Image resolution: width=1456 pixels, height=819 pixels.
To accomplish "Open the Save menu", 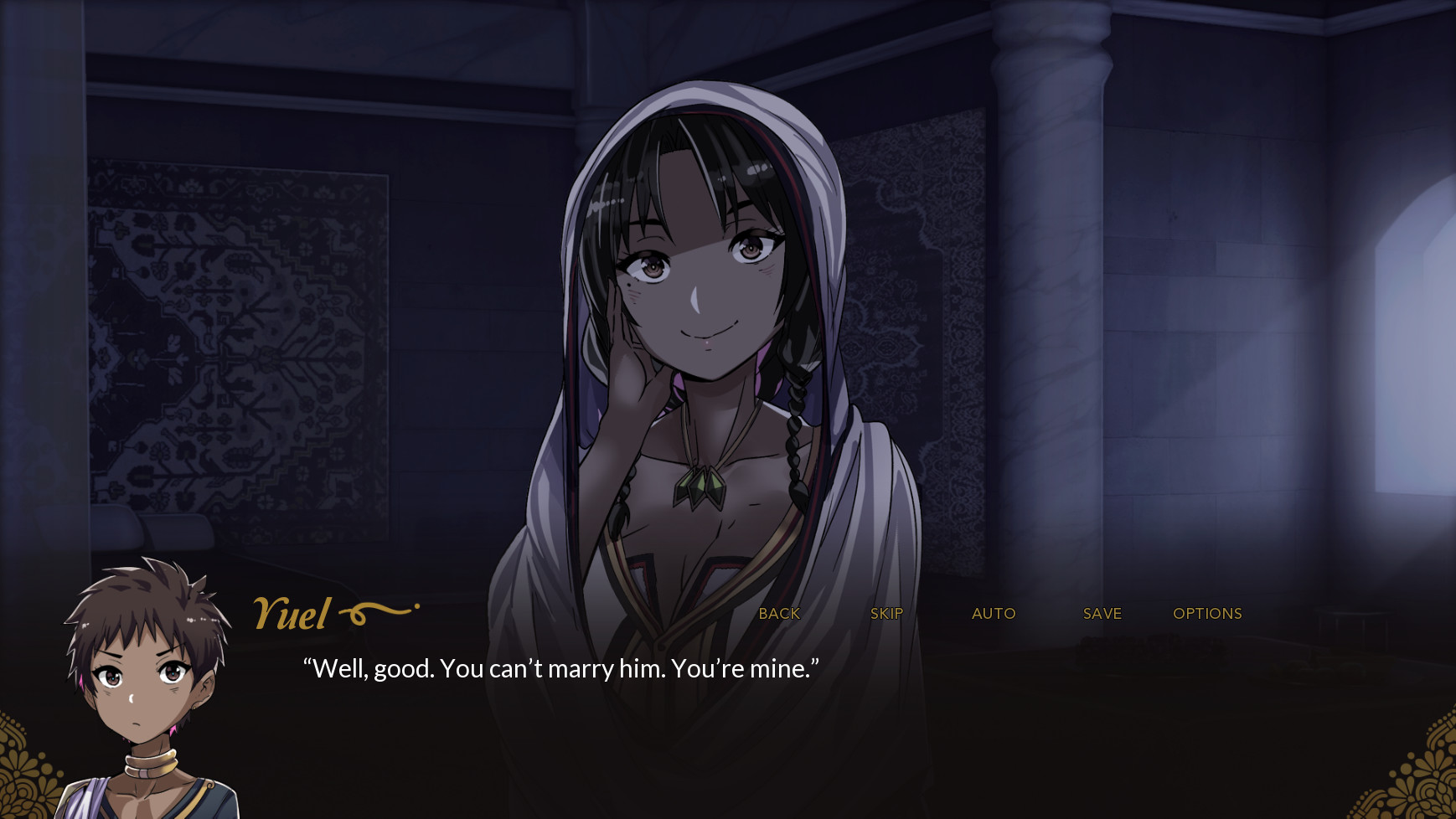I will [x=1102, y=614].
